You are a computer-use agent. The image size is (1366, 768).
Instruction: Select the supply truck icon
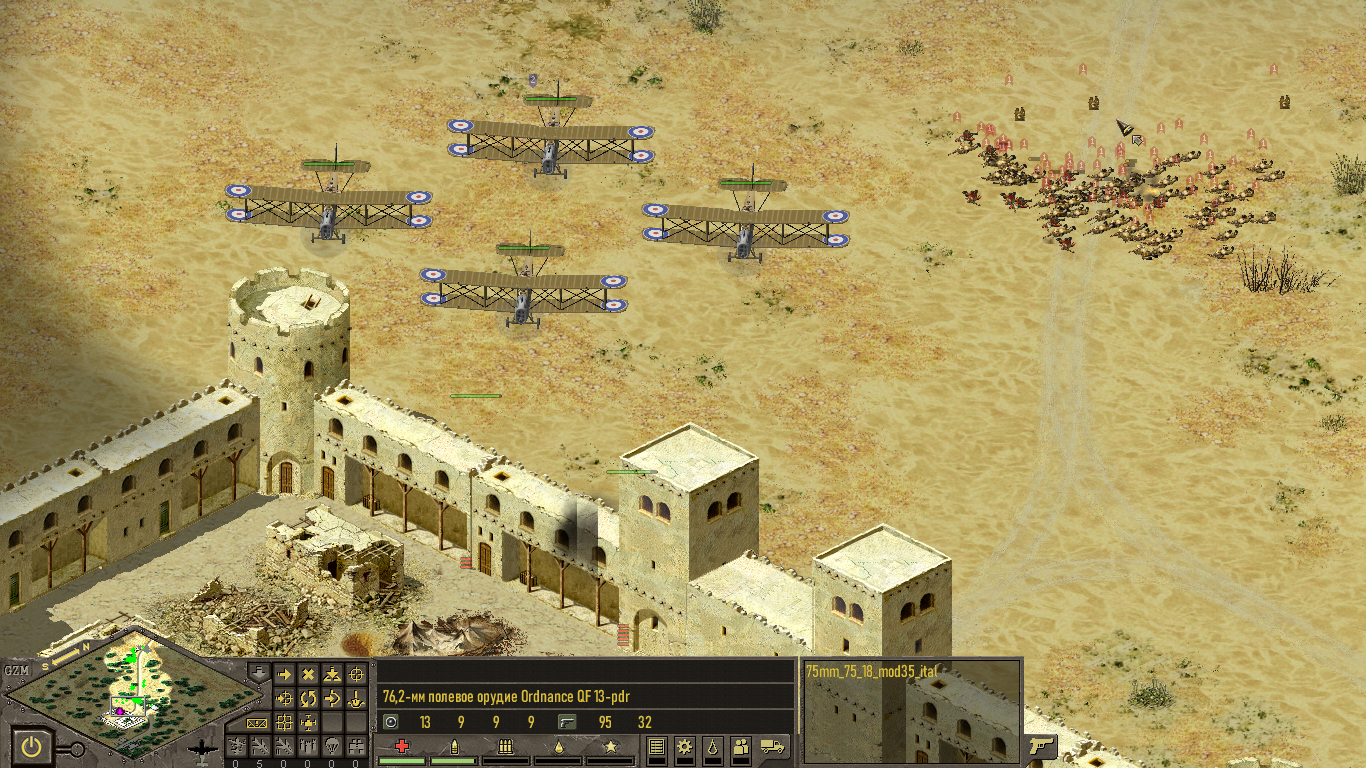pyautogui.click(x=772, y=746)
